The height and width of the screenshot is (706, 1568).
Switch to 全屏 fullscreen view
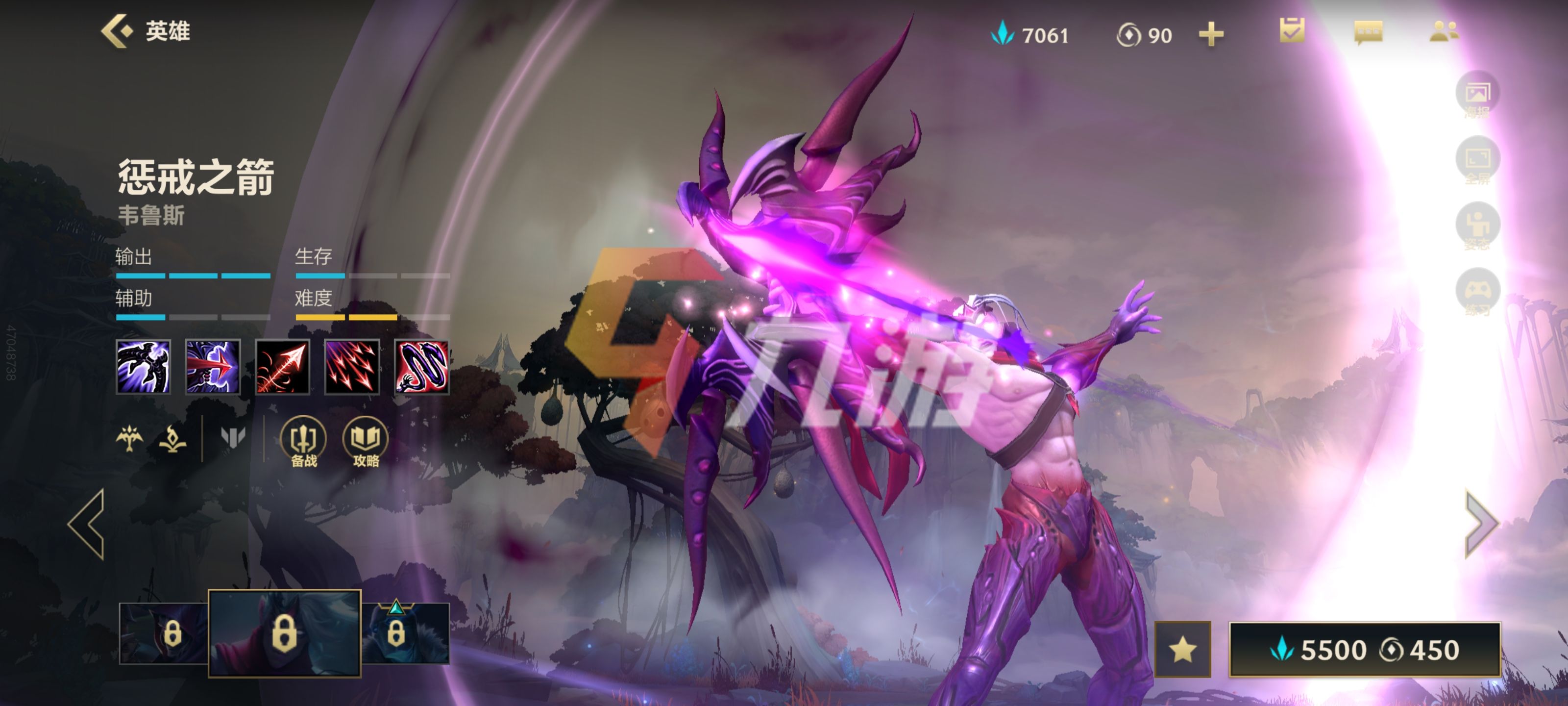tap(1477, 161)
